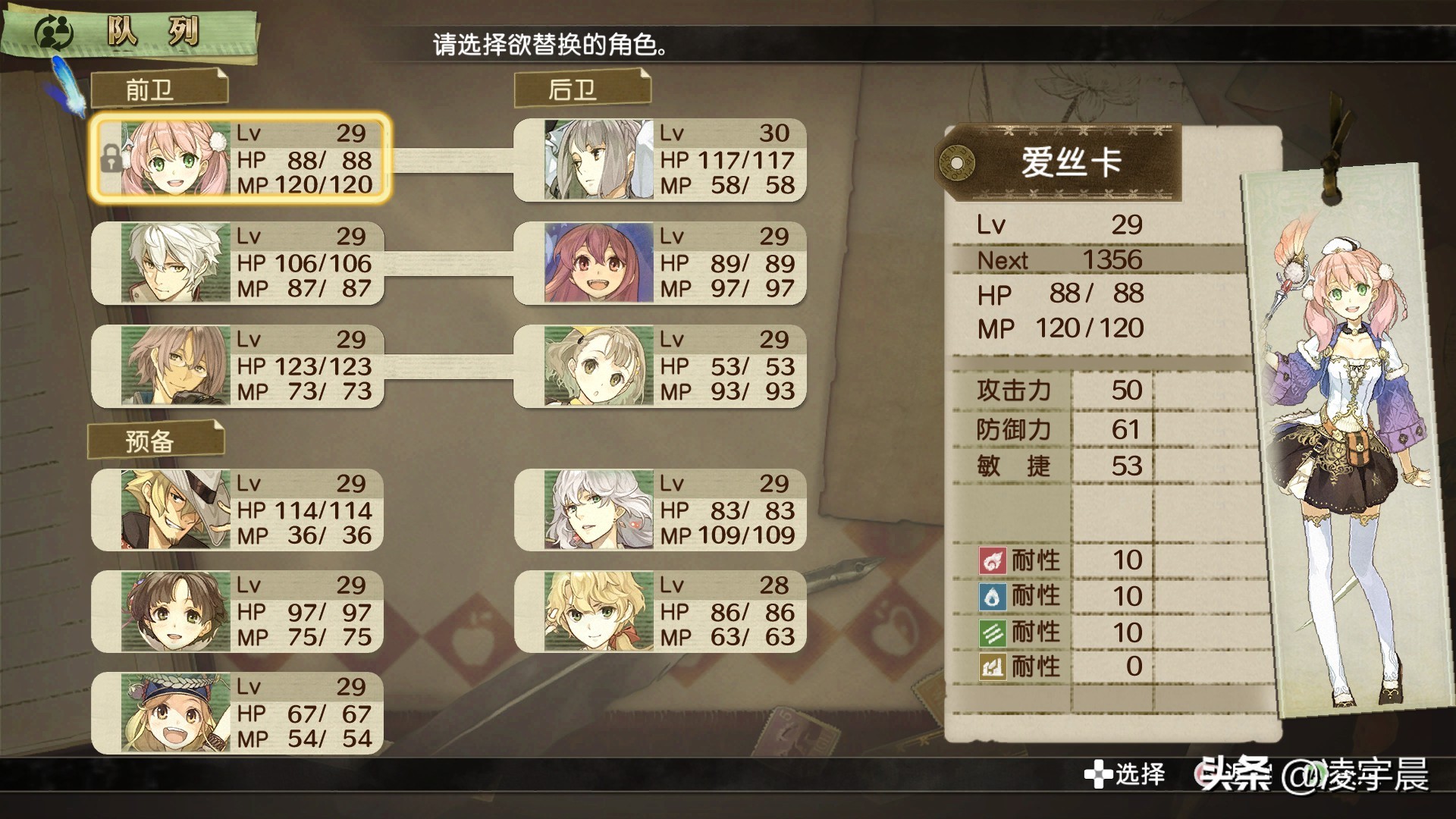Select the character with HP 53/53
1456x819 pixels.
point(661,366)
